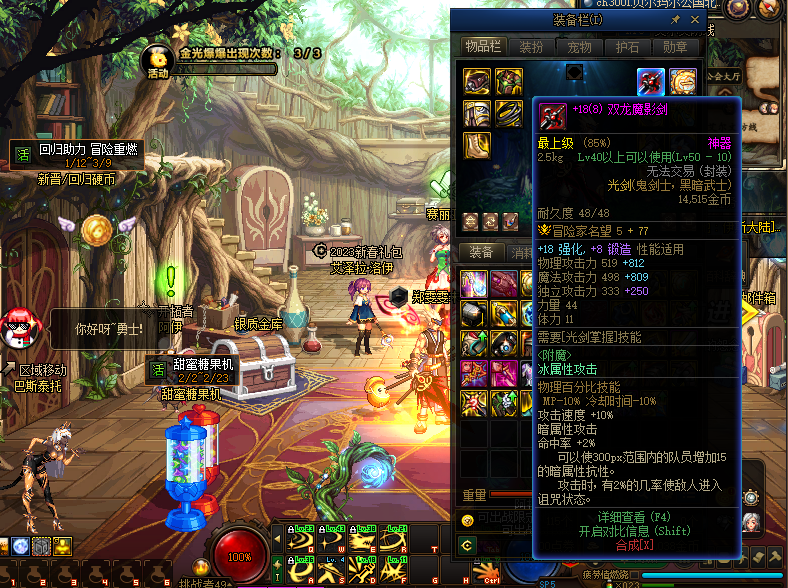Close the equipment window
788x588 pixels.
point(697,19)
